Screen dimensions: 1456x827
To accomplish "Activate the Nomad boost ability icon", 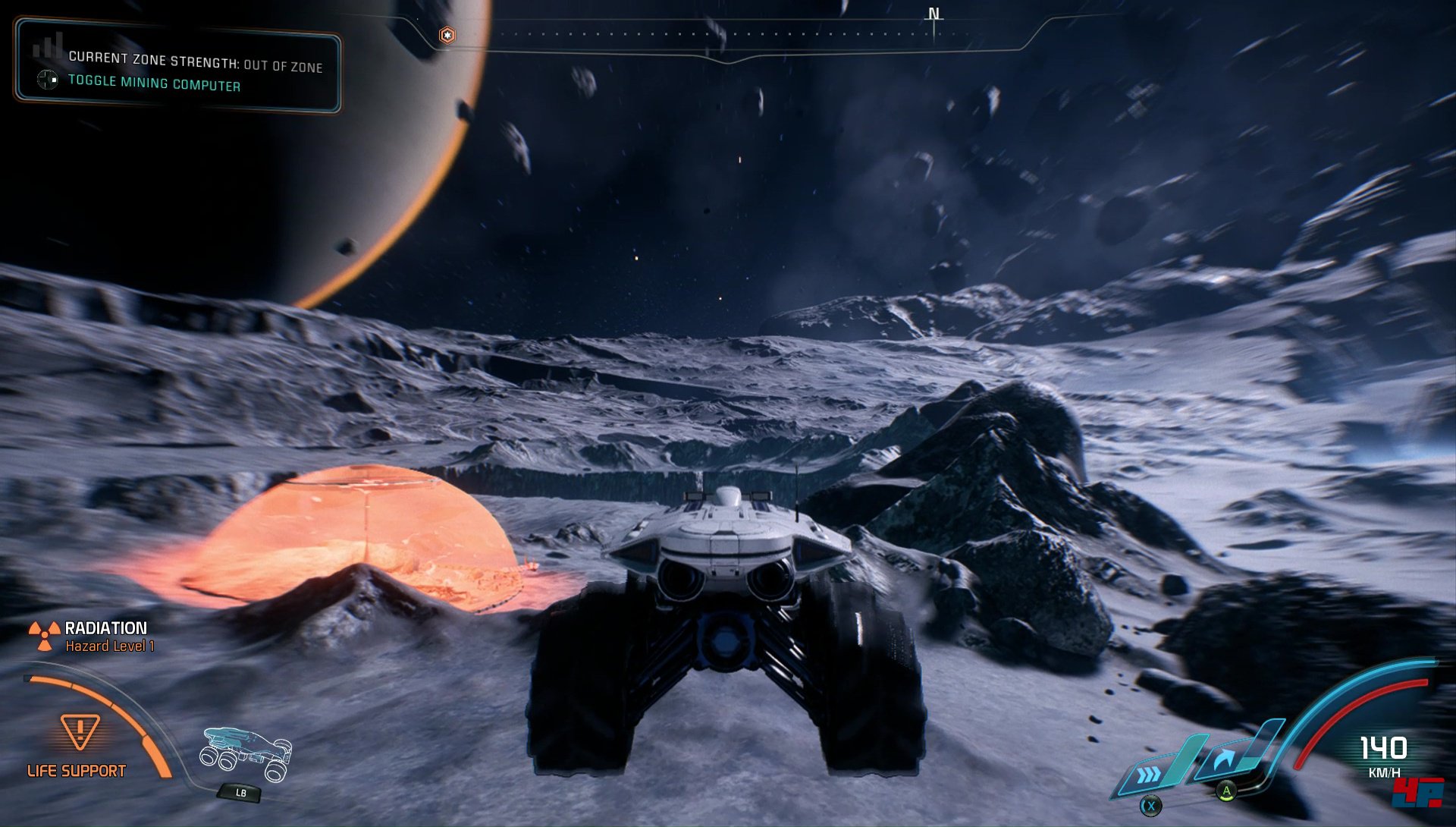I will coord(1151,774).
